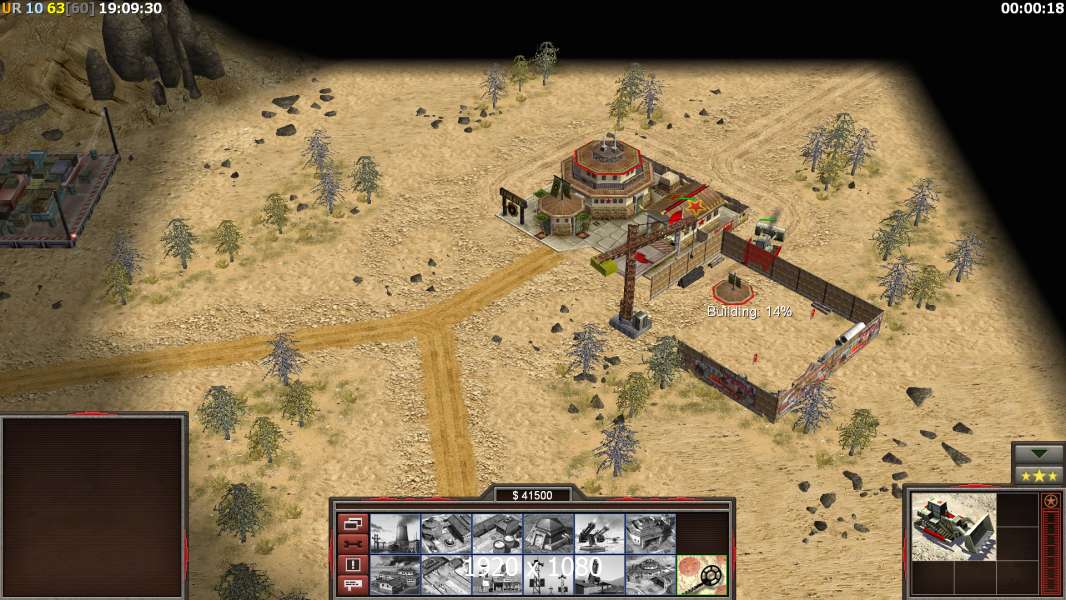This screenshot has width=1066, height=600.
Task: Build the twin anti-air gun defense structure
Action: 599,534
